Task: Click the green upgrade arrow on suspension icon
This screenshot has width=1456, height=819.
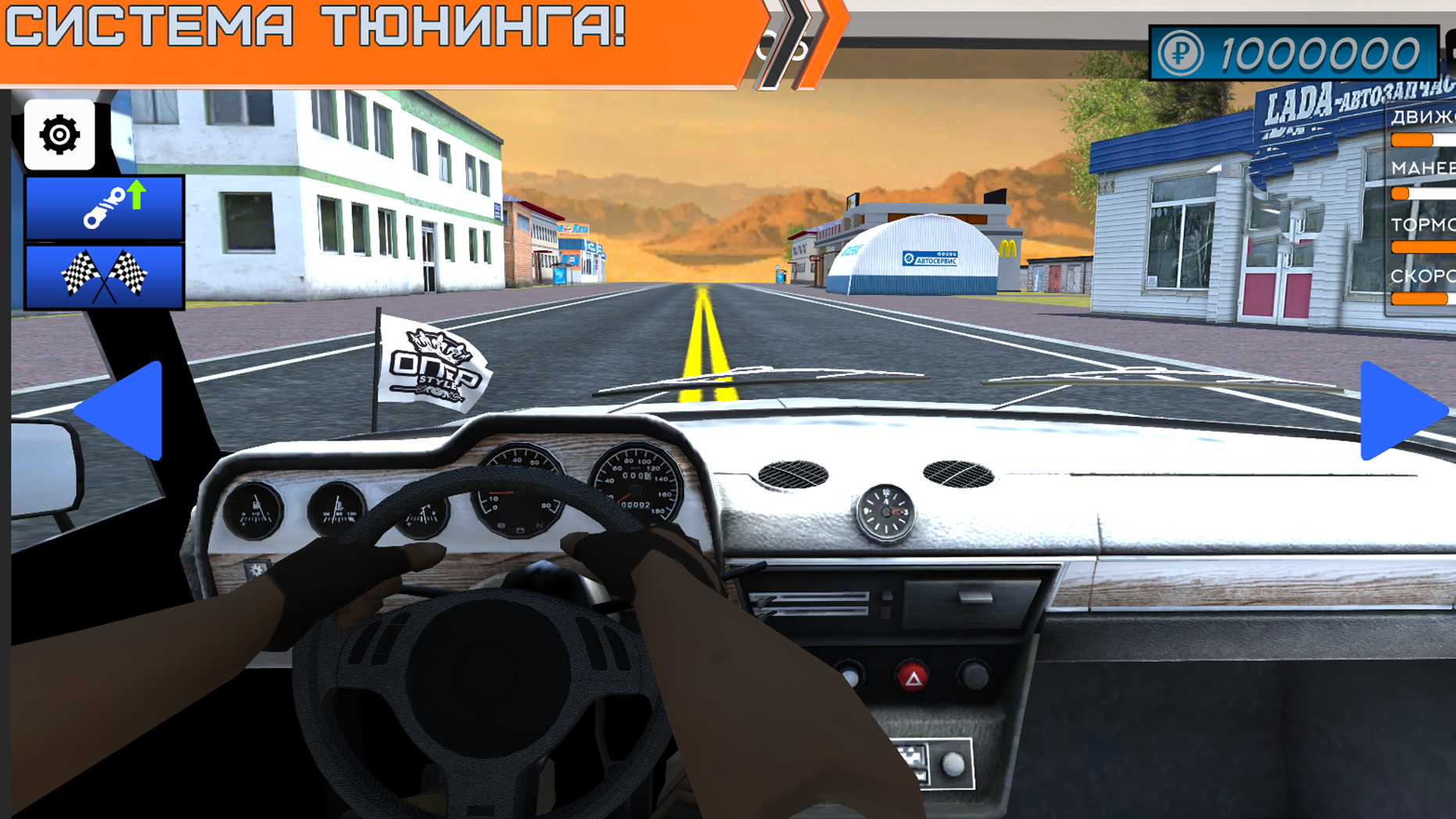Action: point(136,194)
